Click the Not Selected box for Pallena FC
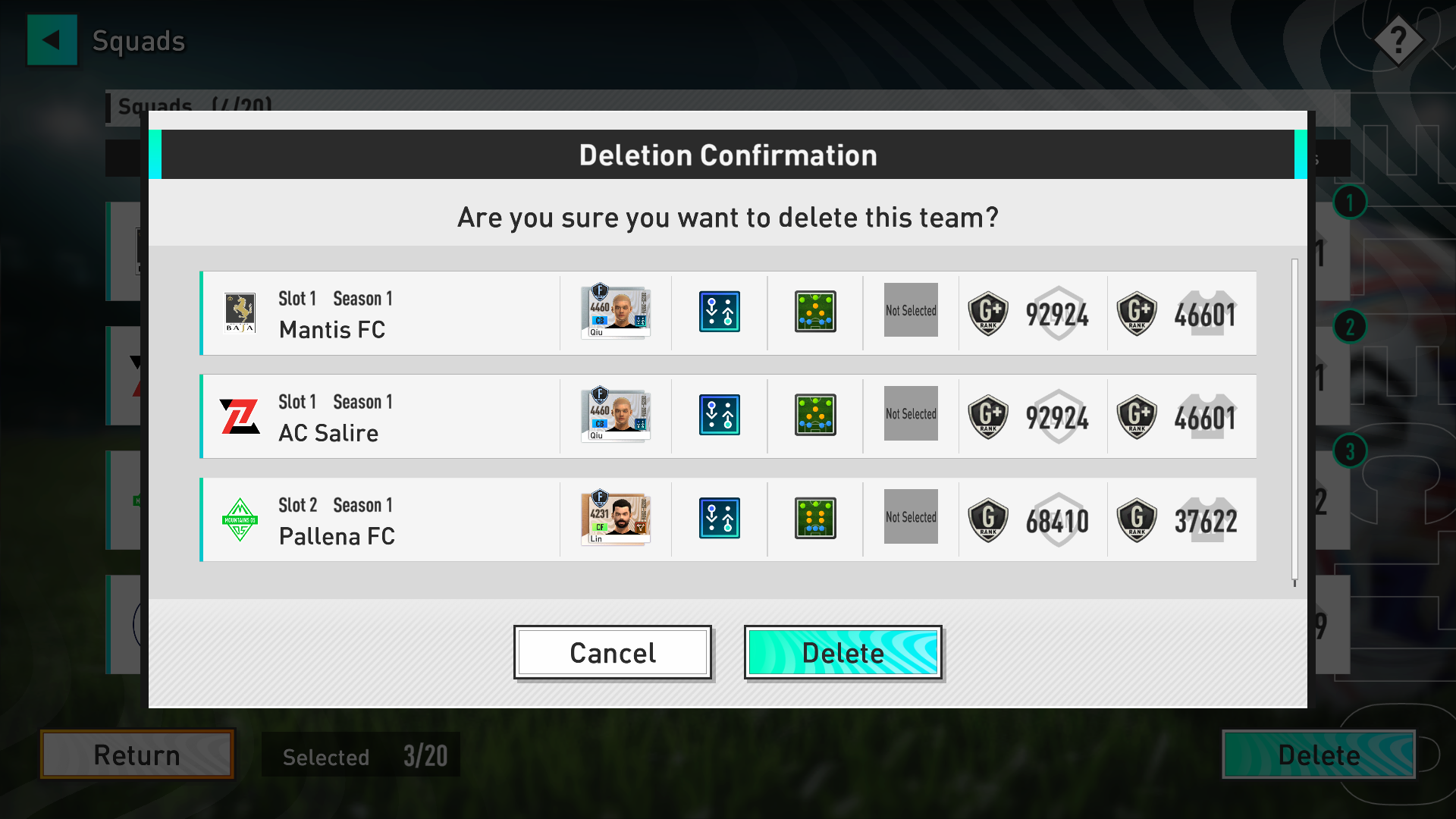Image resolution: width=1456 pixels, height=819 pixels. [x=910, y=517]
